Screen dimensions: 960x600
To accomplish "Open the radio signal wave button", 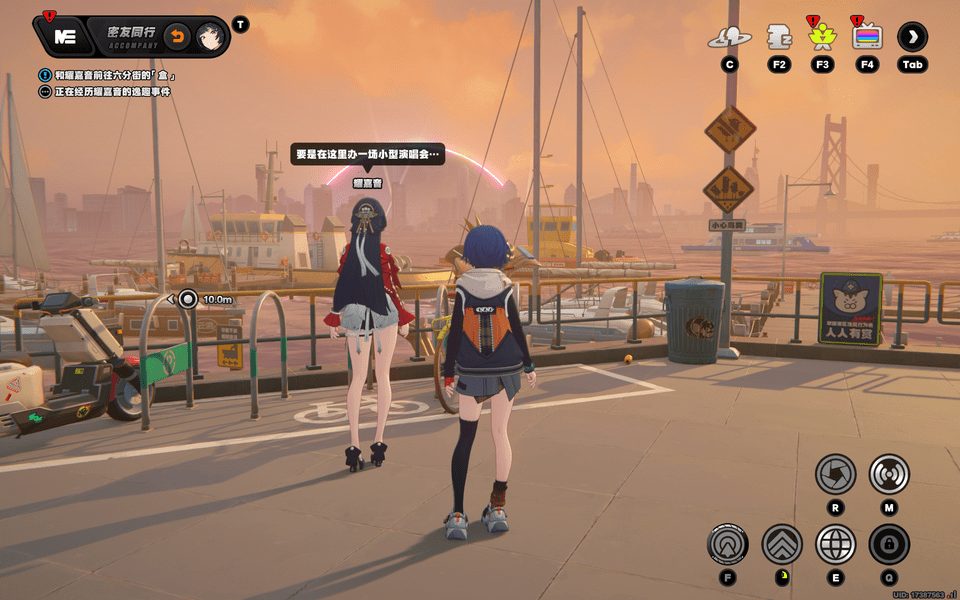I will coord(888,474).
